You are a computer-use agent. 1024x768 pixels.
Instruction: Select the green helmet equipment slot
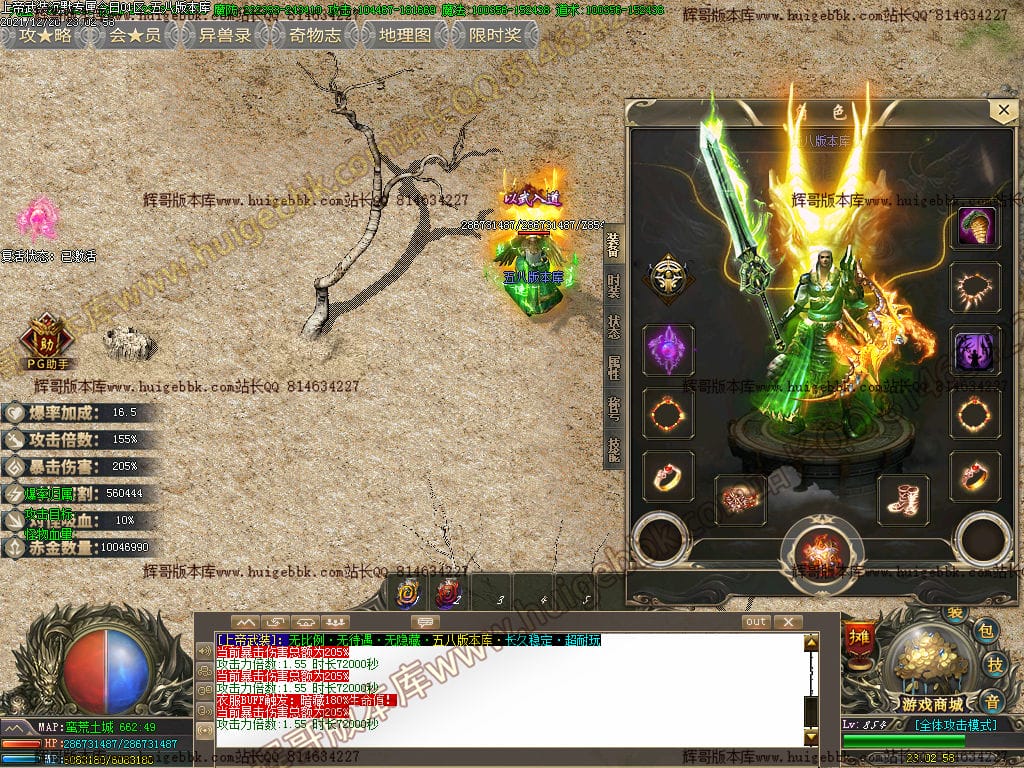(974, 227)
